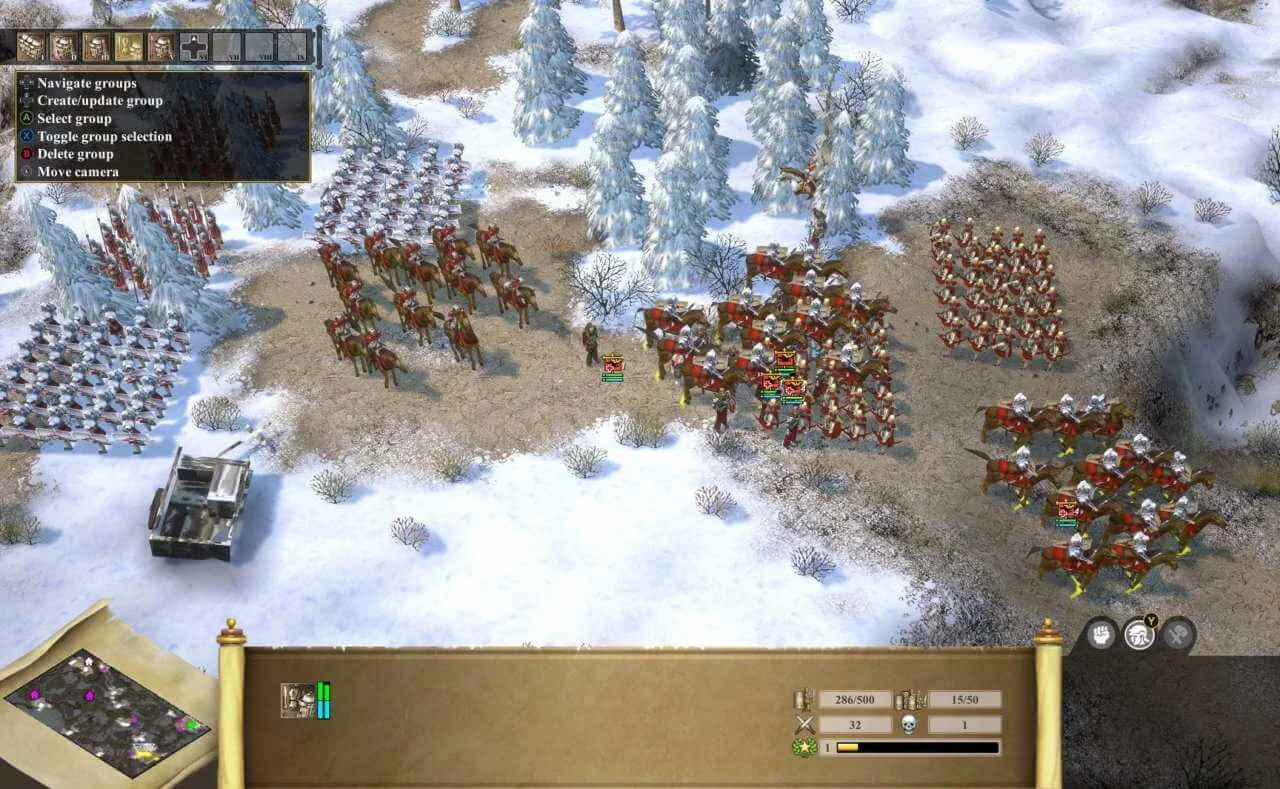Select control group II in the group bar

[x=63, y=46]
